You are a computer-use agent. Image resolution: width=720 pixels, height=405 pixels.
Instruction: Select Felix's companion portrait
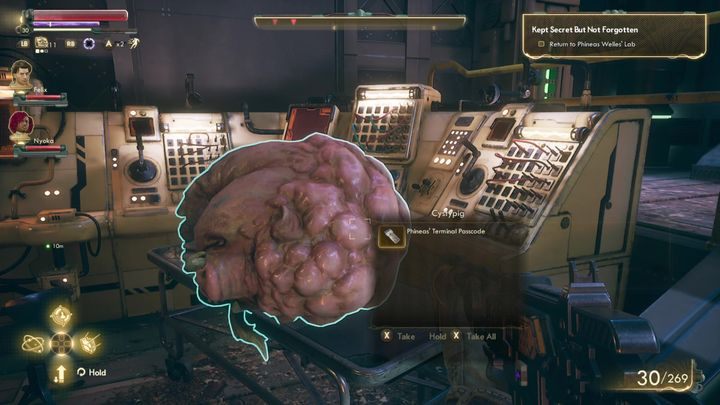coord(19,75)
